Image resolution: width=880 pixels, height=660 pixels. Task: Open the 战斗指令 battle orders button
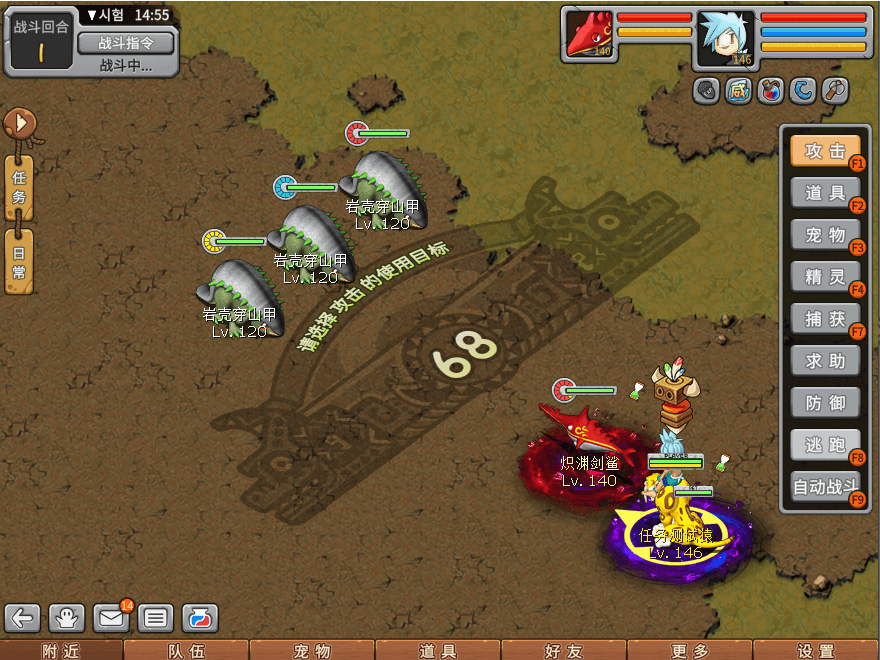[x=125, y=43]
